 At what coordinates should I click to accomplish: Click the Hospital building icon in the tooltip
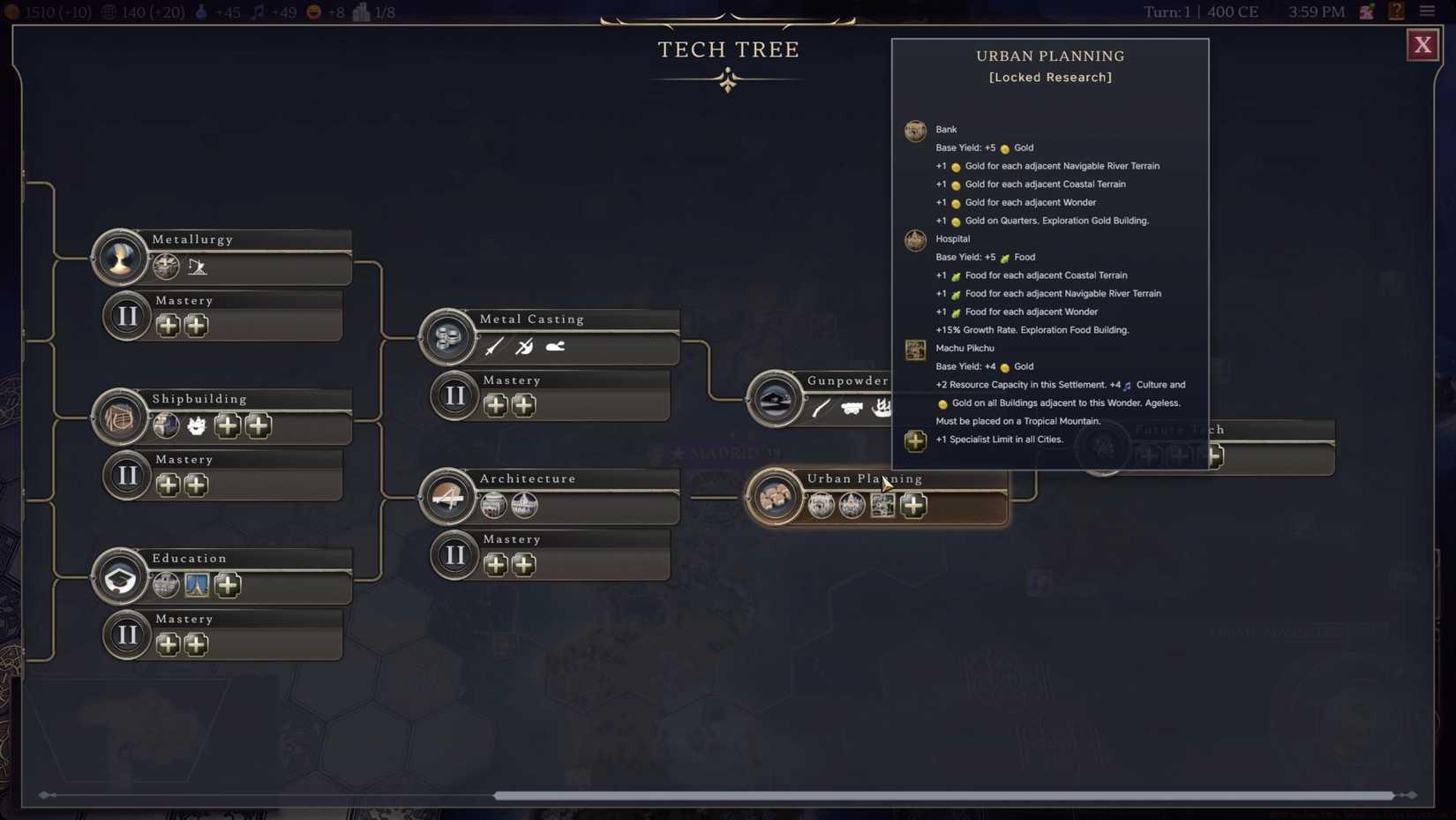click(x=915, y=240)
